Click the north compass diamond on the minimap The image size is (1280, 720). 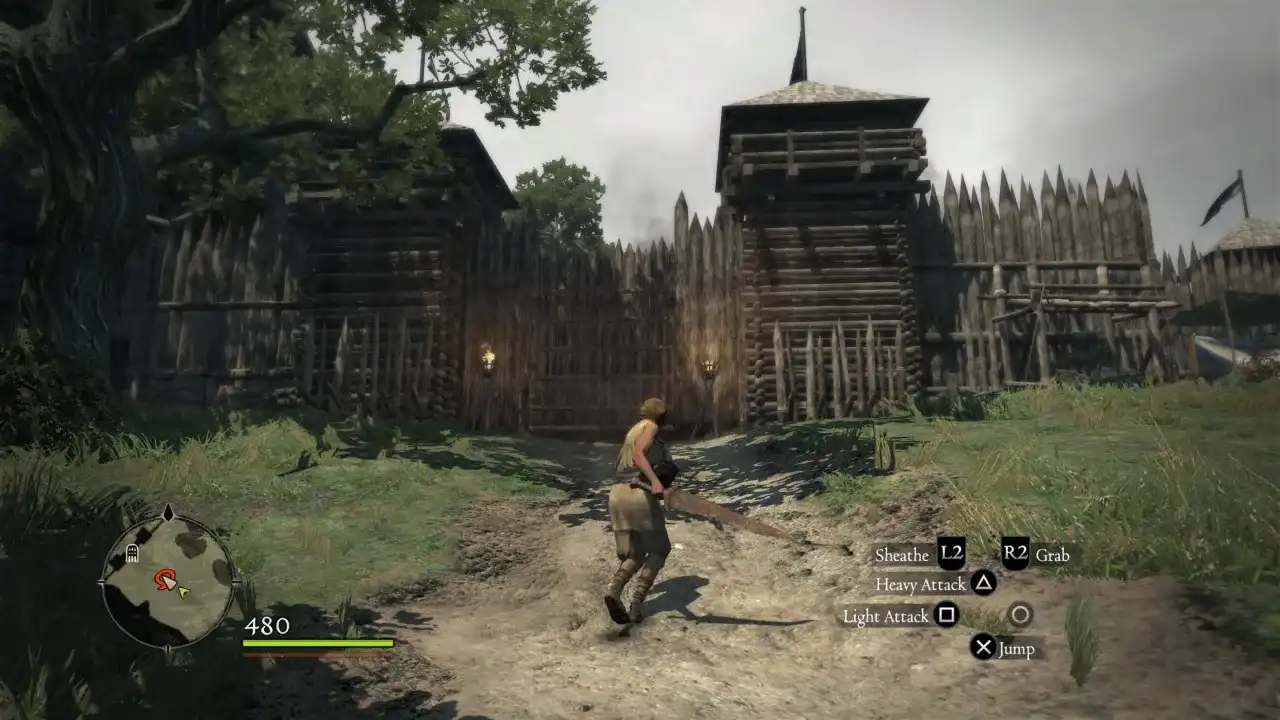(169, 512)
